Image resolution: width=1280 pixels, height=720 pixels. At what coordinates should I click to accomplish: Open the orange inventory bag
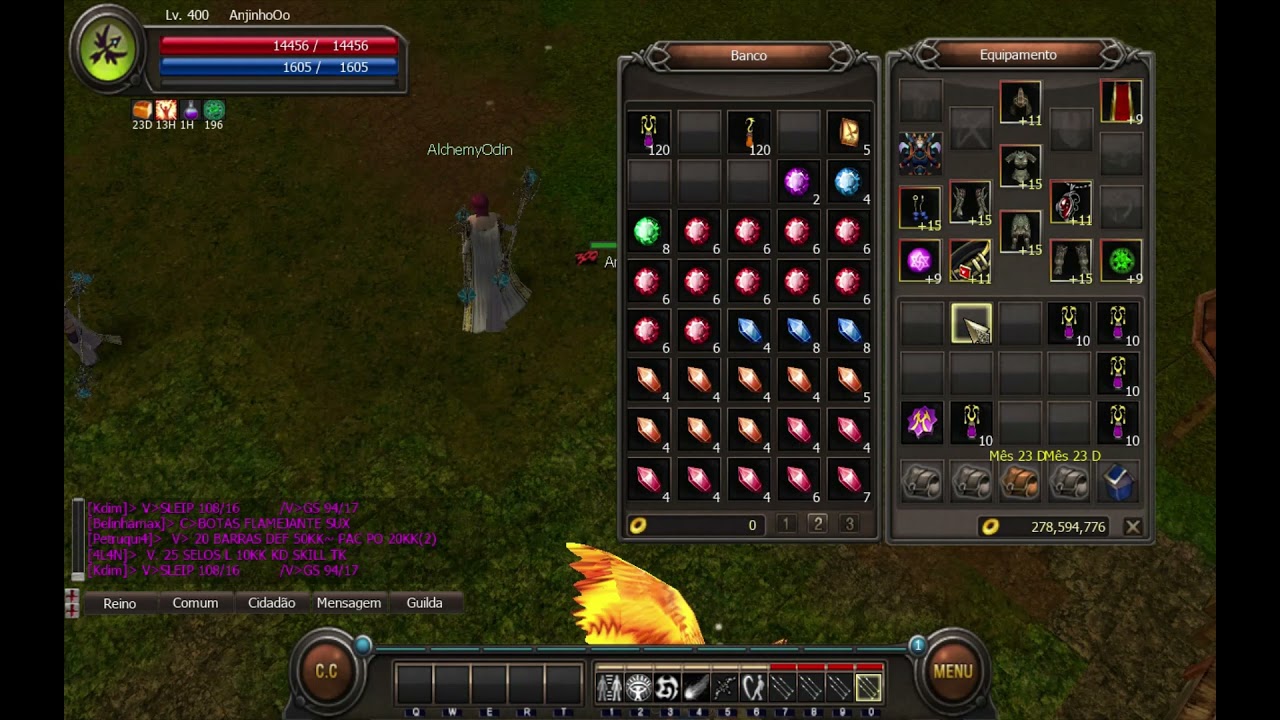1019,483
